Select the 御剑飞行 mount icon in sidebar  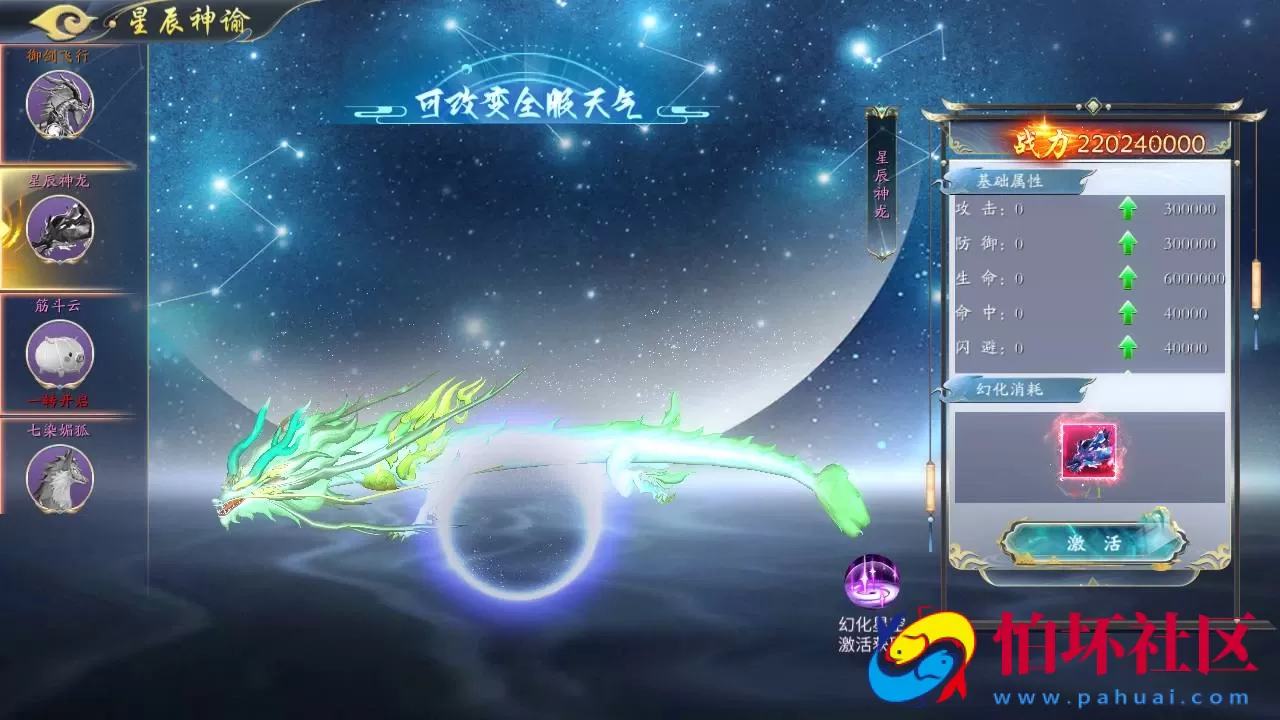[58, 105]
